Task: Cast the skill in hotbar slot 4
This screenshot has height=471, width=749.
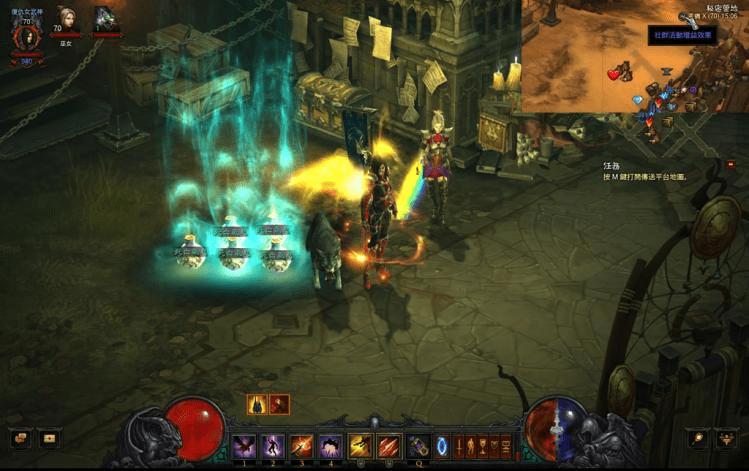Action: [330, 446]
